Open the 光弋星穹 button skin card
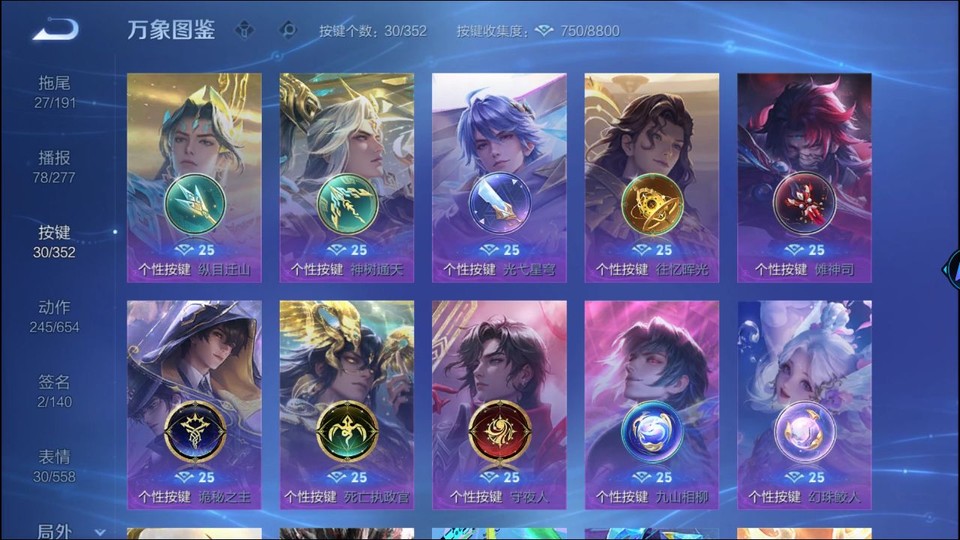 point(499,177)
